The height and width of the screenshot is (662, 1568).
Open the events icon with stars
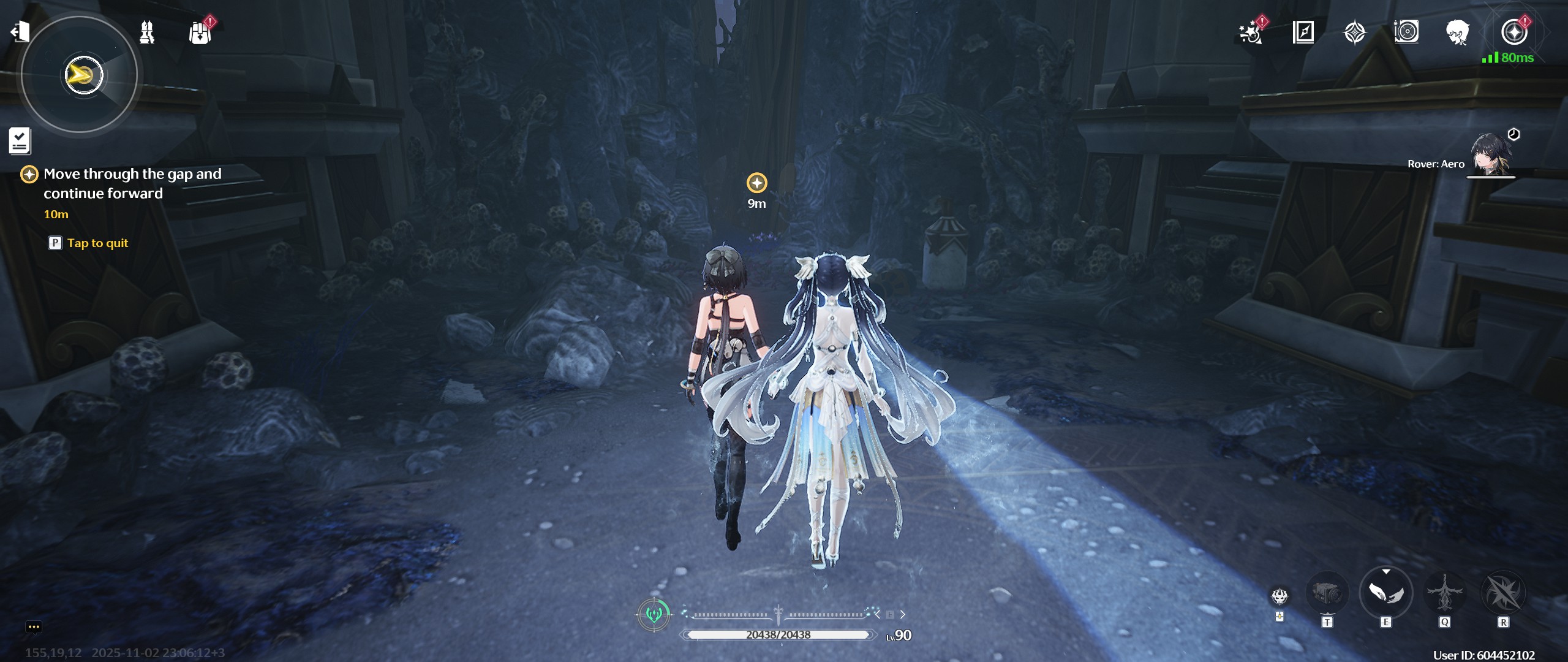point(1250,32)
